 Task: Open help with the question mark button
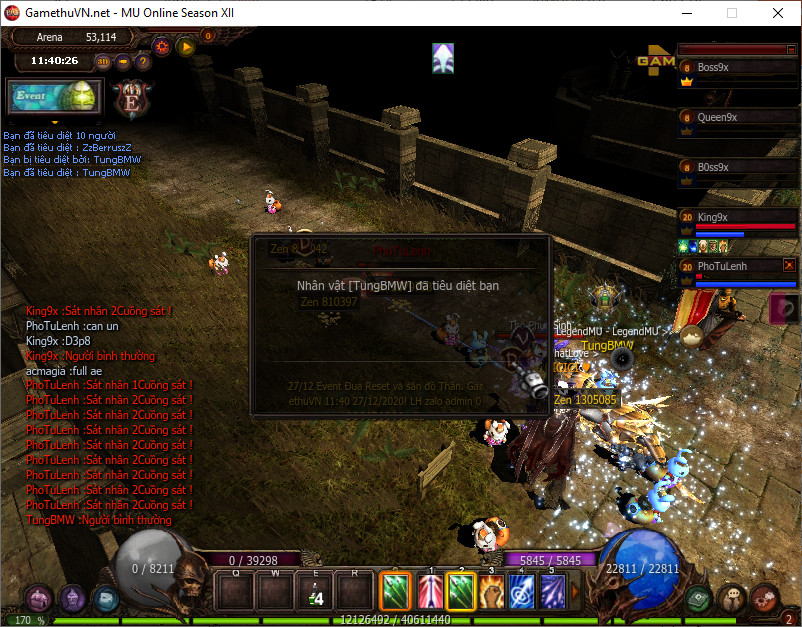(143, 61)
